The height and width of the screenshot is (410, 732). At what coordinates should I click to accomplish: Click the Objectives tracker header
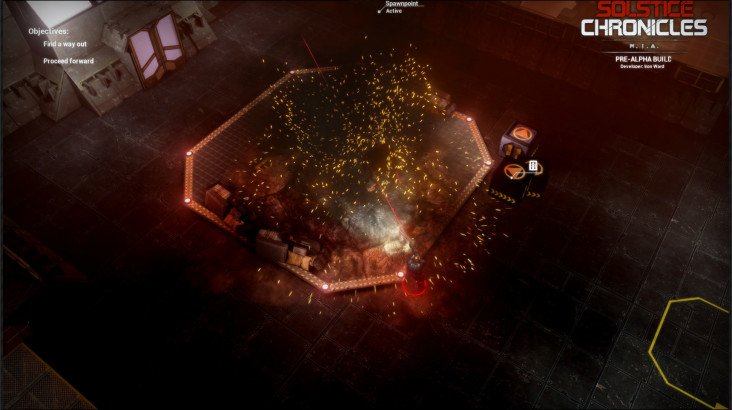(48, 31)
